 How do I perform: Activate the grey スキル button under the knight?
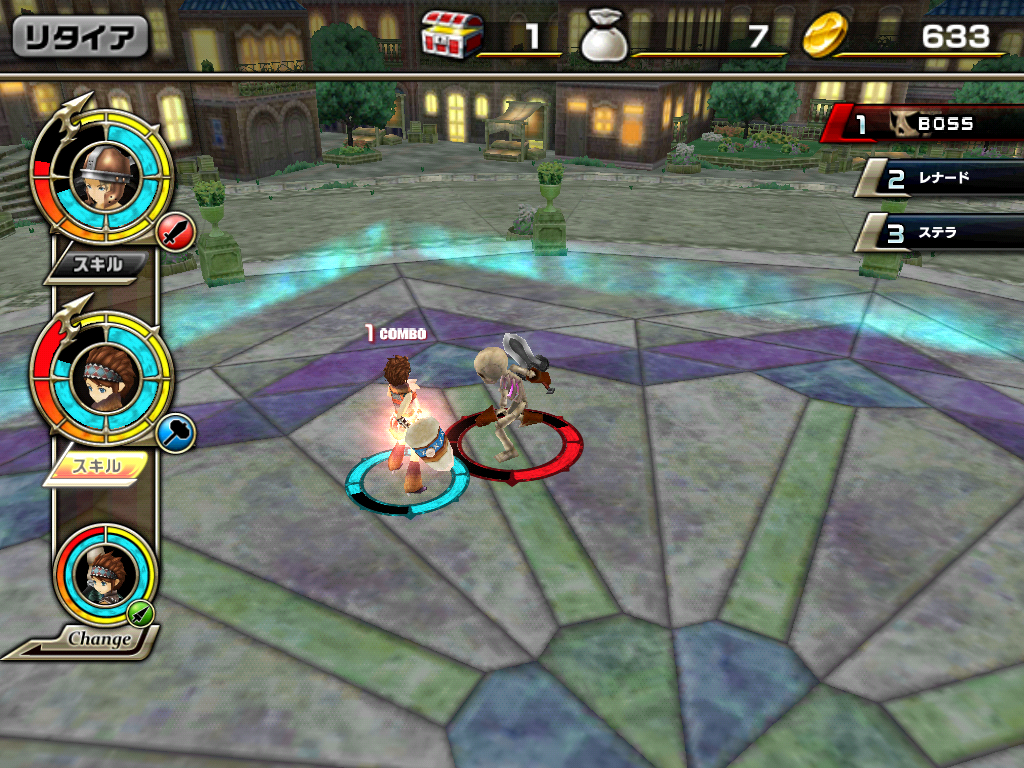pyautogui.click(x=101, y=265)
